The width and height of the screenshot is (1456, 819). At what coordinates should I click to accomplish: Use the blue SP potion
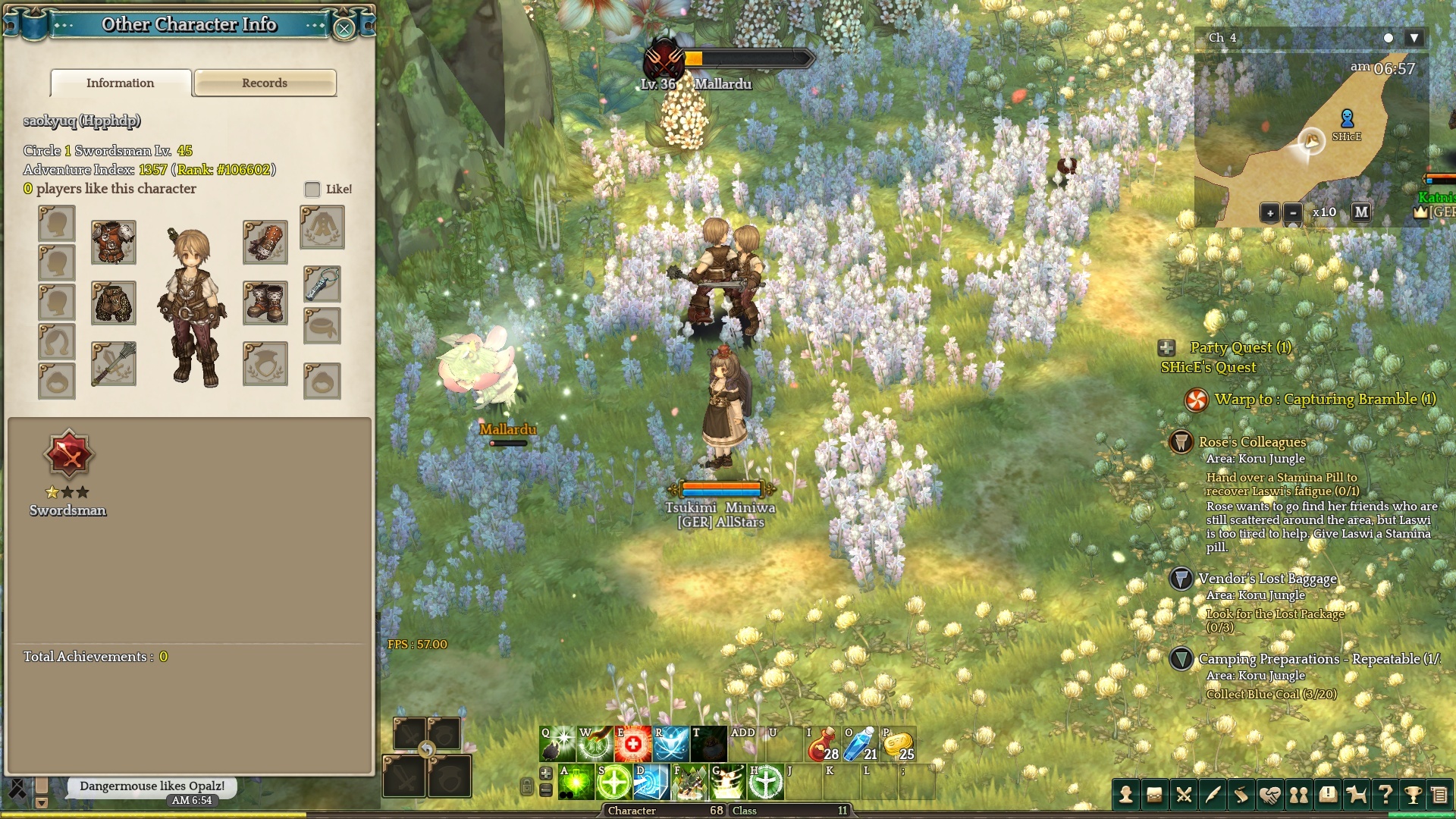pos(861,744)
